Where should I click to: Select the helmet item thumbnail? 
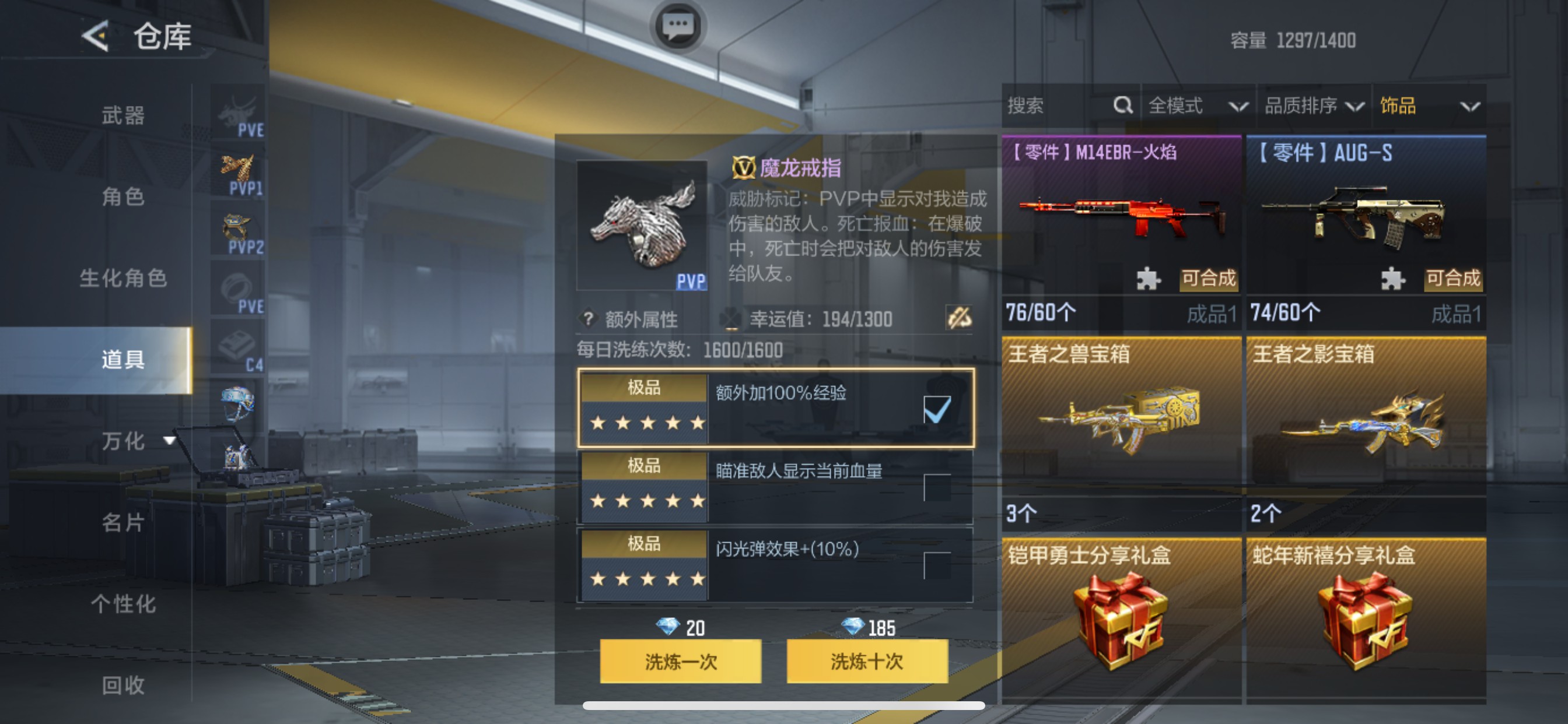(x=239, y=403)
